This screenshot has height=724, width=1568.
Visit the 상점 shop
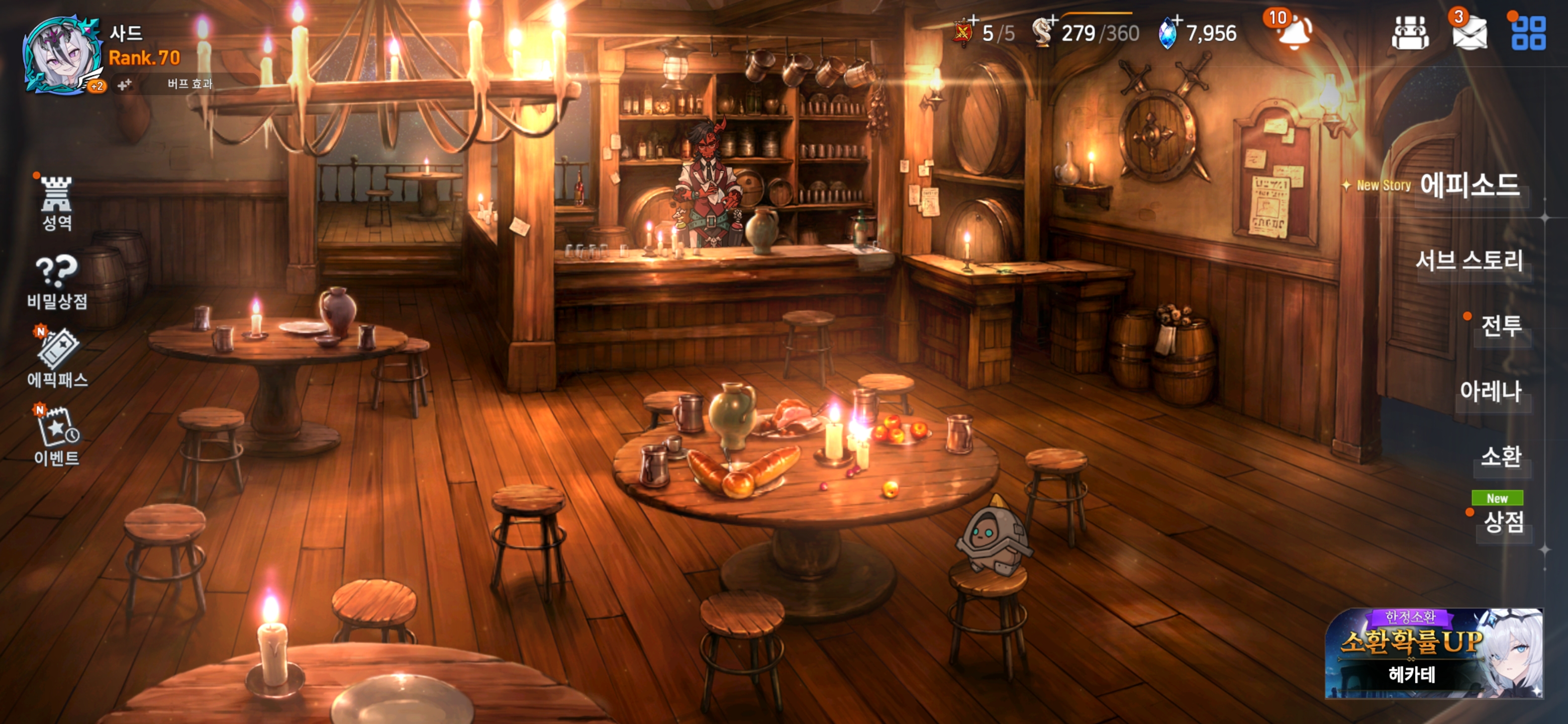coord(1504,521)
